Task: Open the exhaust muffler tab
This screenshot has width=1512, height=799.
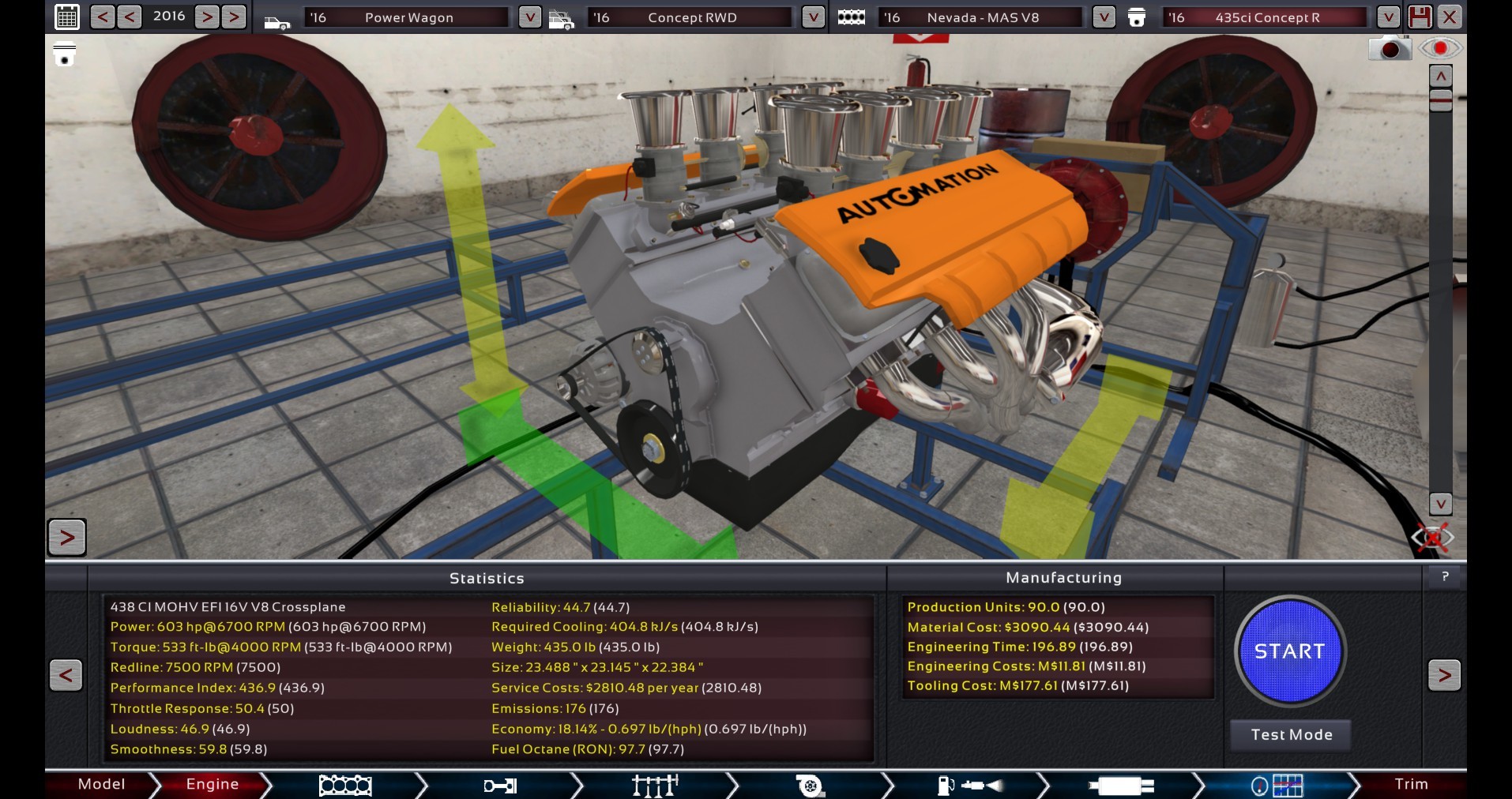Action: coord(1121,785)
